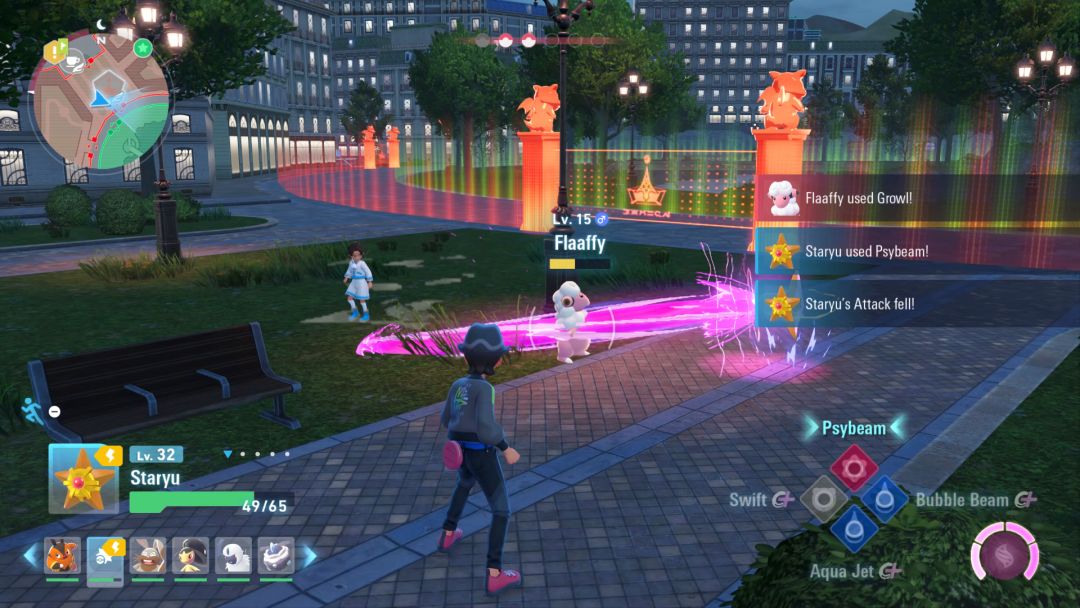Activate the Swift move

pos(823,498)
